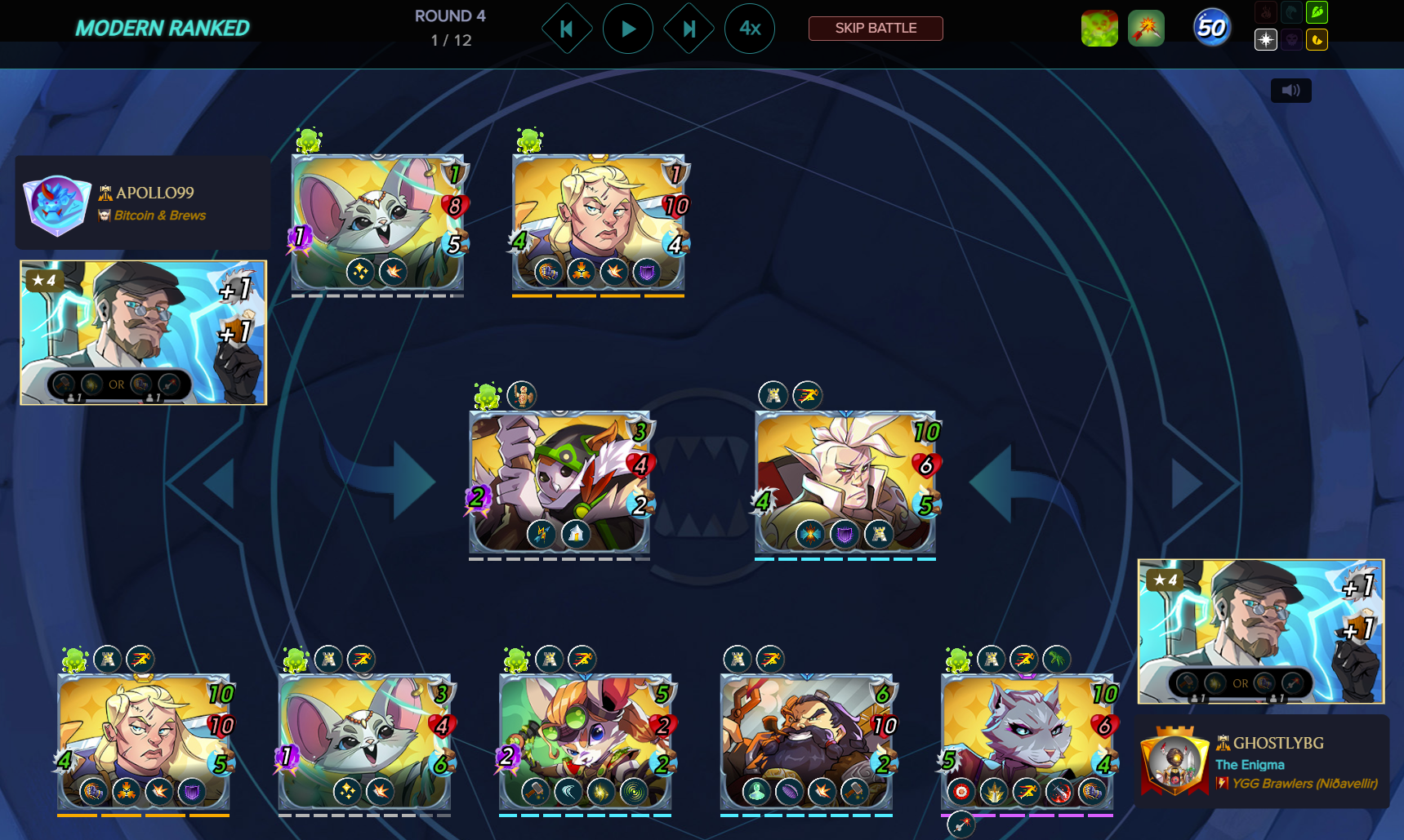This screenshot has width=1404, height=840.
Task: Skip ahead to the next round
Action: (689, 29)
